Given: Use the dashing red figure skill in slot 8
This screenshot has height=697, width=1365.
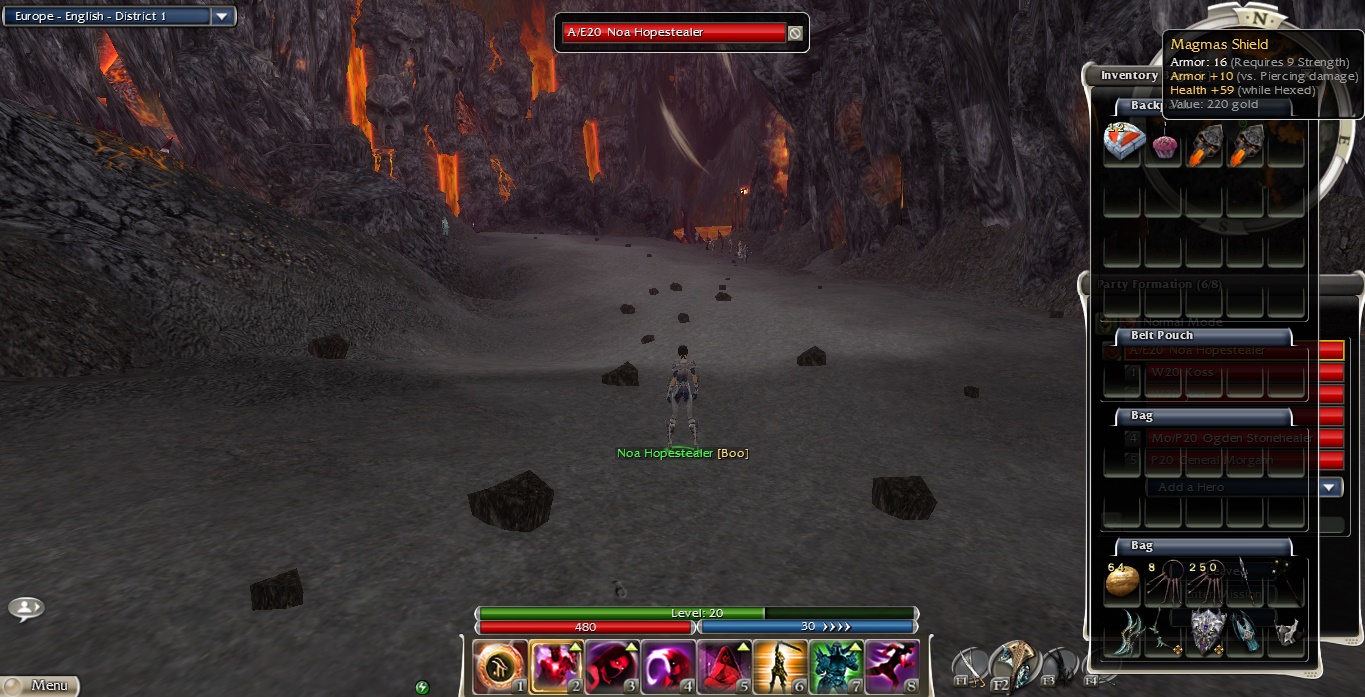Looking at the screenshot, I should click(892, 667).
